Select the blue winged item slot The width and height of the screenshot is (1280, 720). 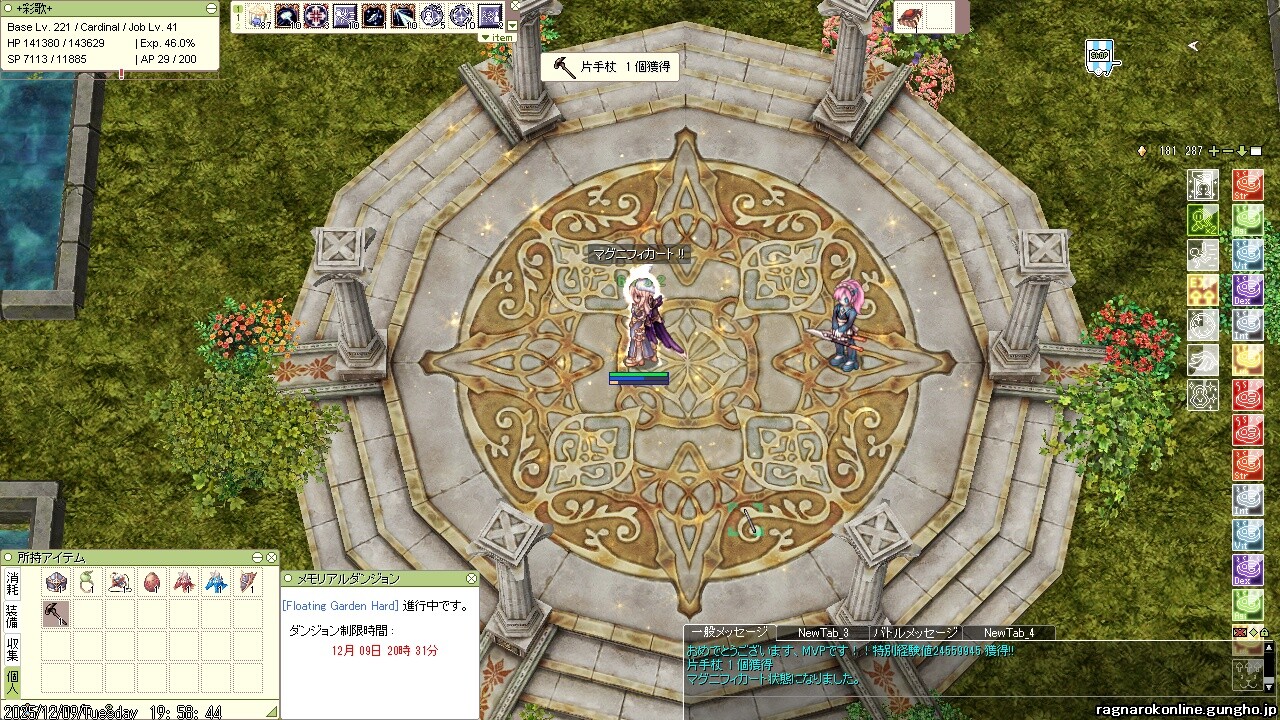[216, 582]
